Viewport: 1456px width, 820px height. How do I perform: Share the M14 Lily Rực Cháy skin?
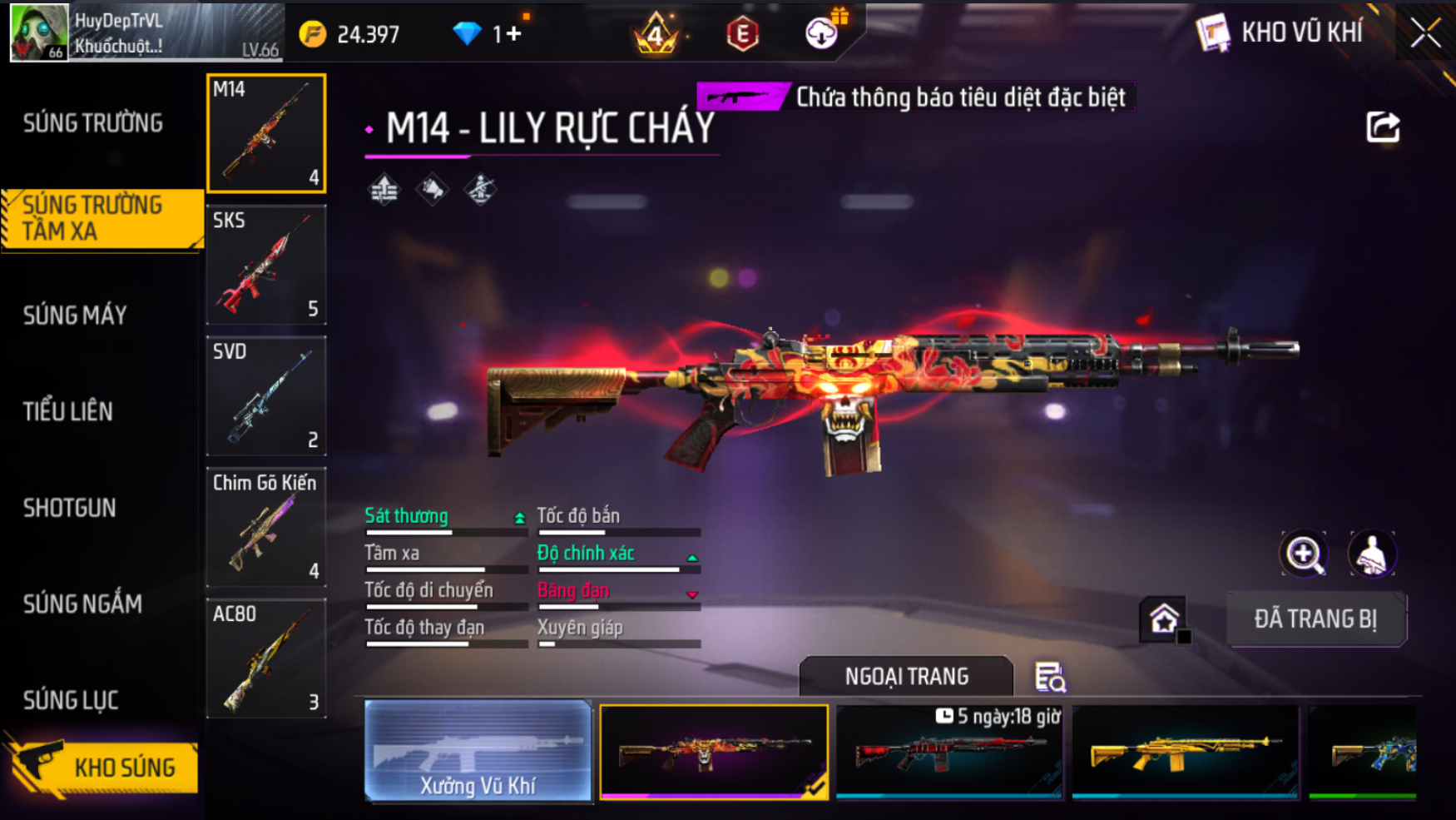[x=1383, y=127]
